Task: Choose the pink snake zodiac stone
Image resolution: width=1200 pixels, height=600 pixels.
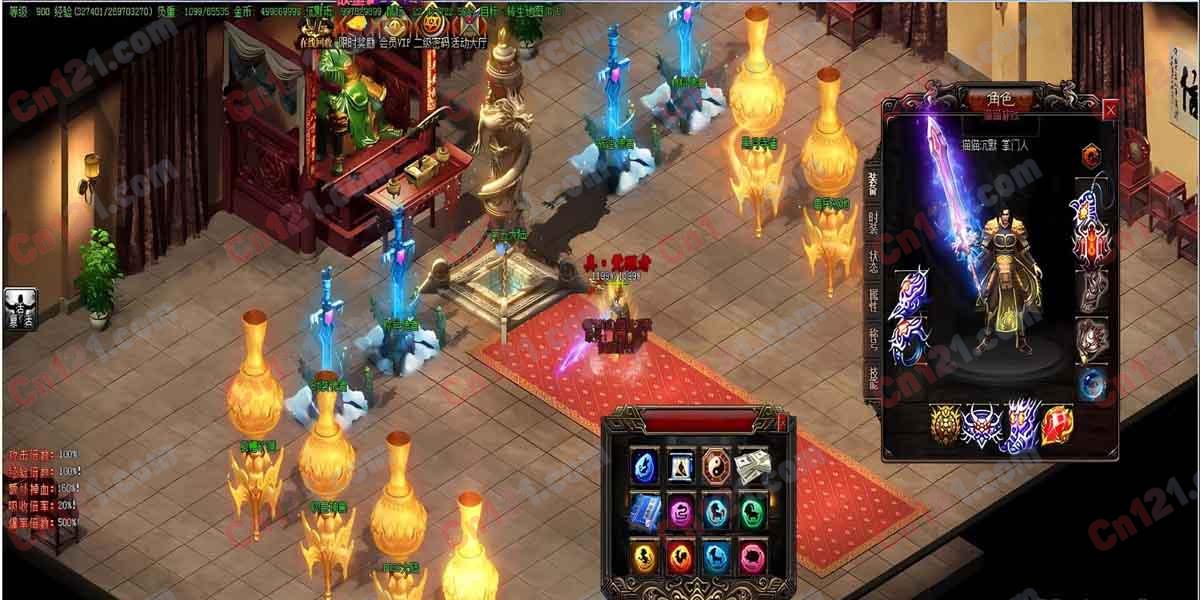Action: point(680,512)
